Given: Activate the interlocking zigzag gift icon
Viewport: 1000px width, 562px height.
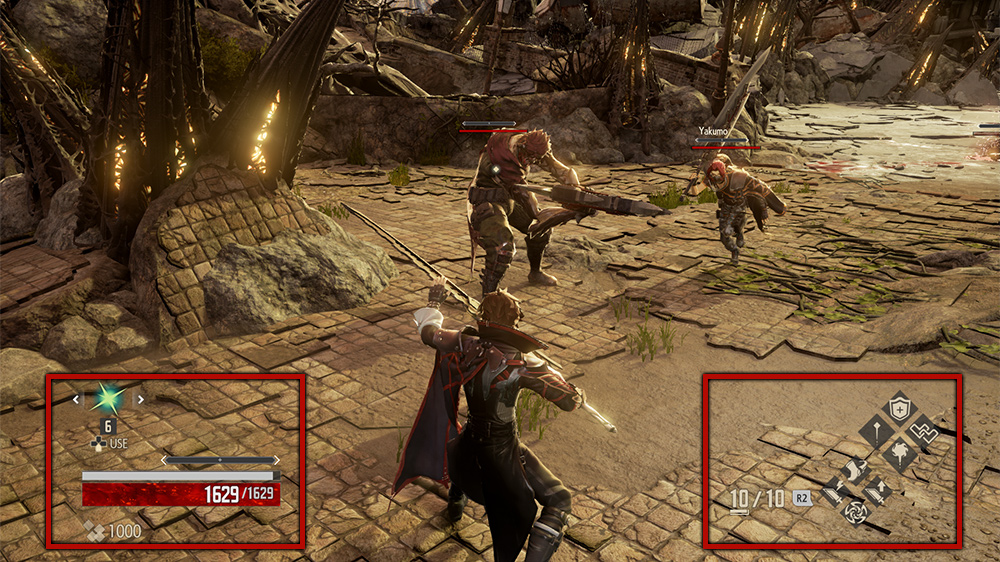Looking at the screenshot, I should tap(922, 432).
